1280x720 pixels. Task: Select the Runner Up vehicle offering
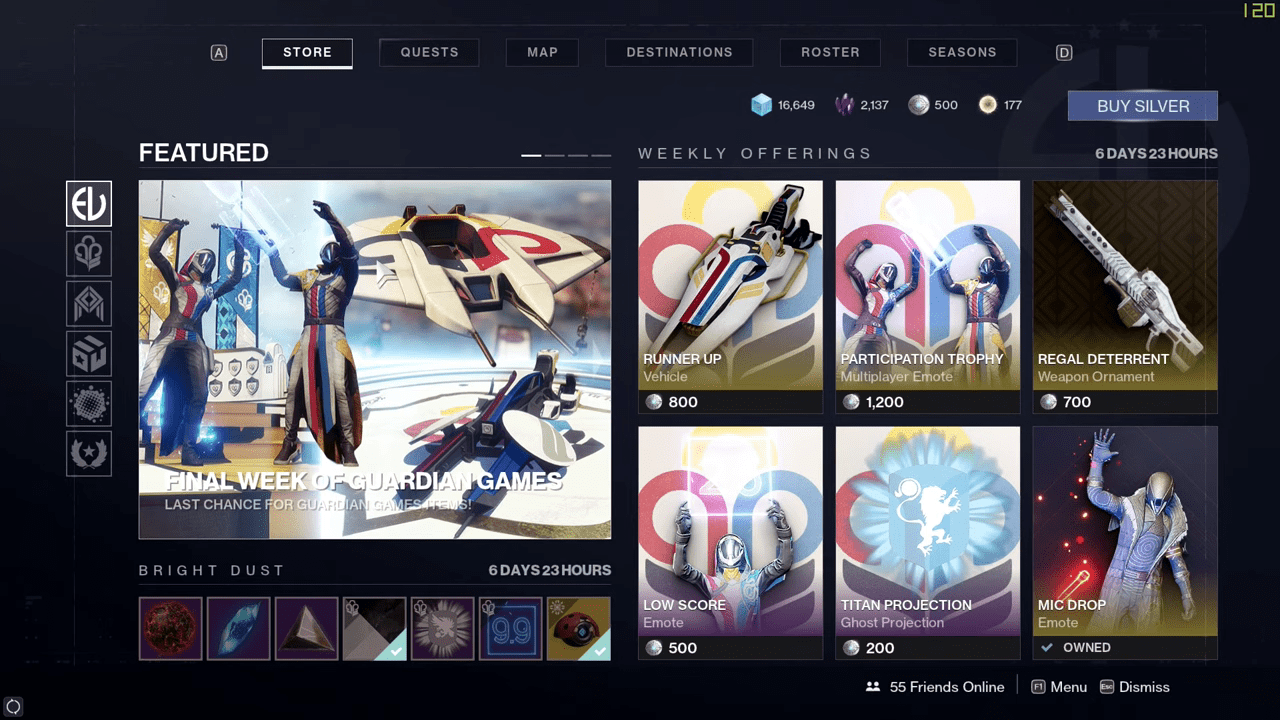point(730,296)
